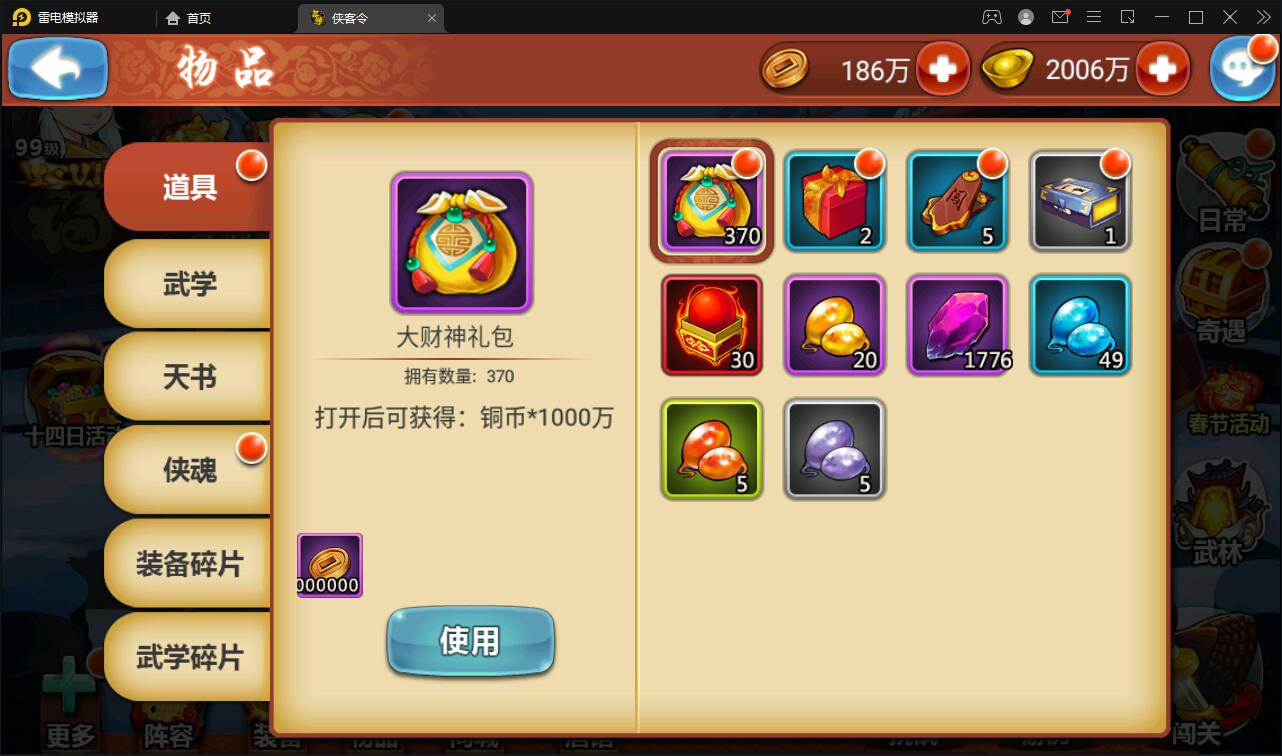Screen dimensions: 1282x756
Task: Select the flaming red orb item with count 30
Action: point(711,325)
